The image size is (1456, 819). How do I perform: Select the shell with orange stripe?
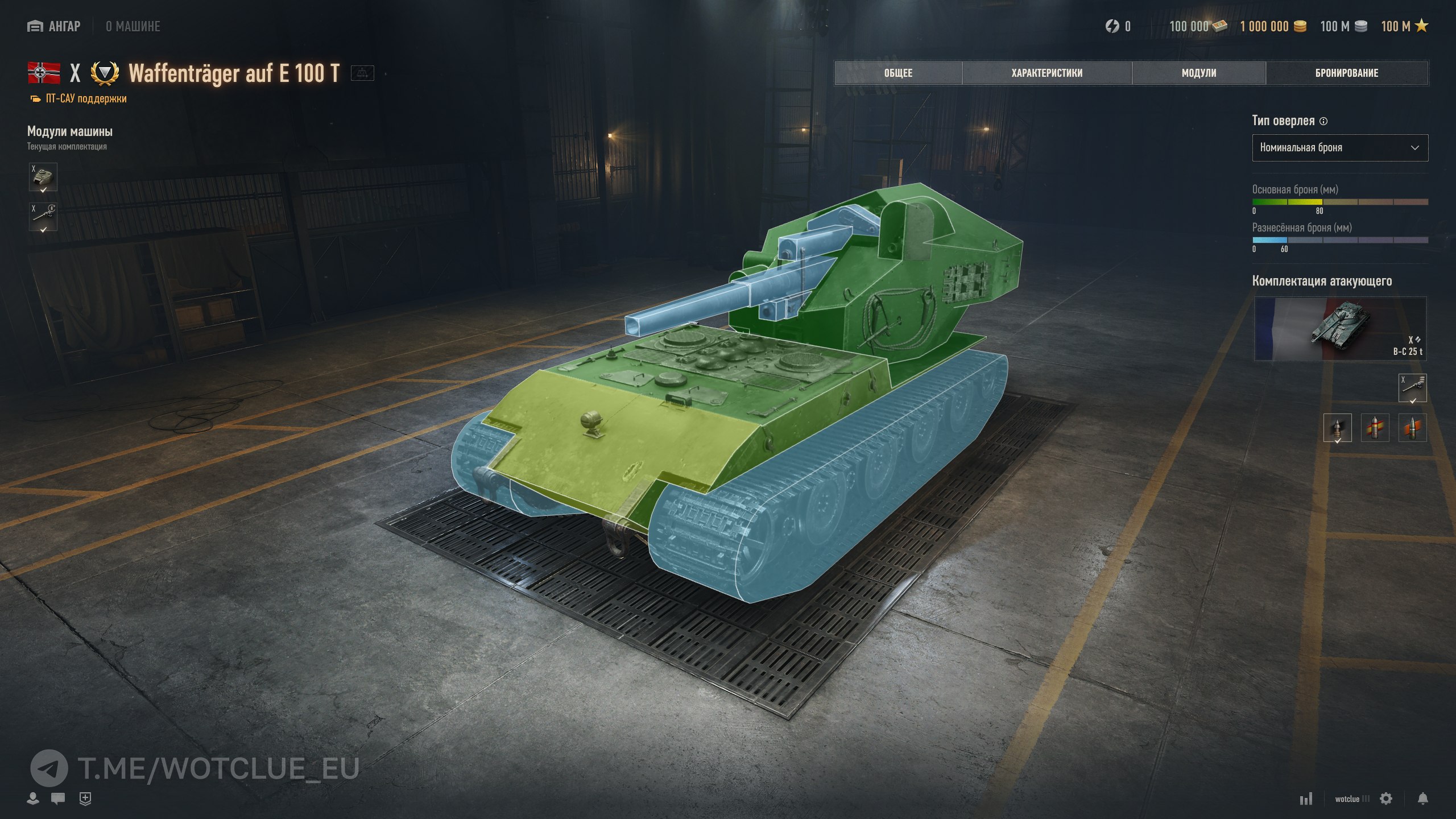(1412, 428)
